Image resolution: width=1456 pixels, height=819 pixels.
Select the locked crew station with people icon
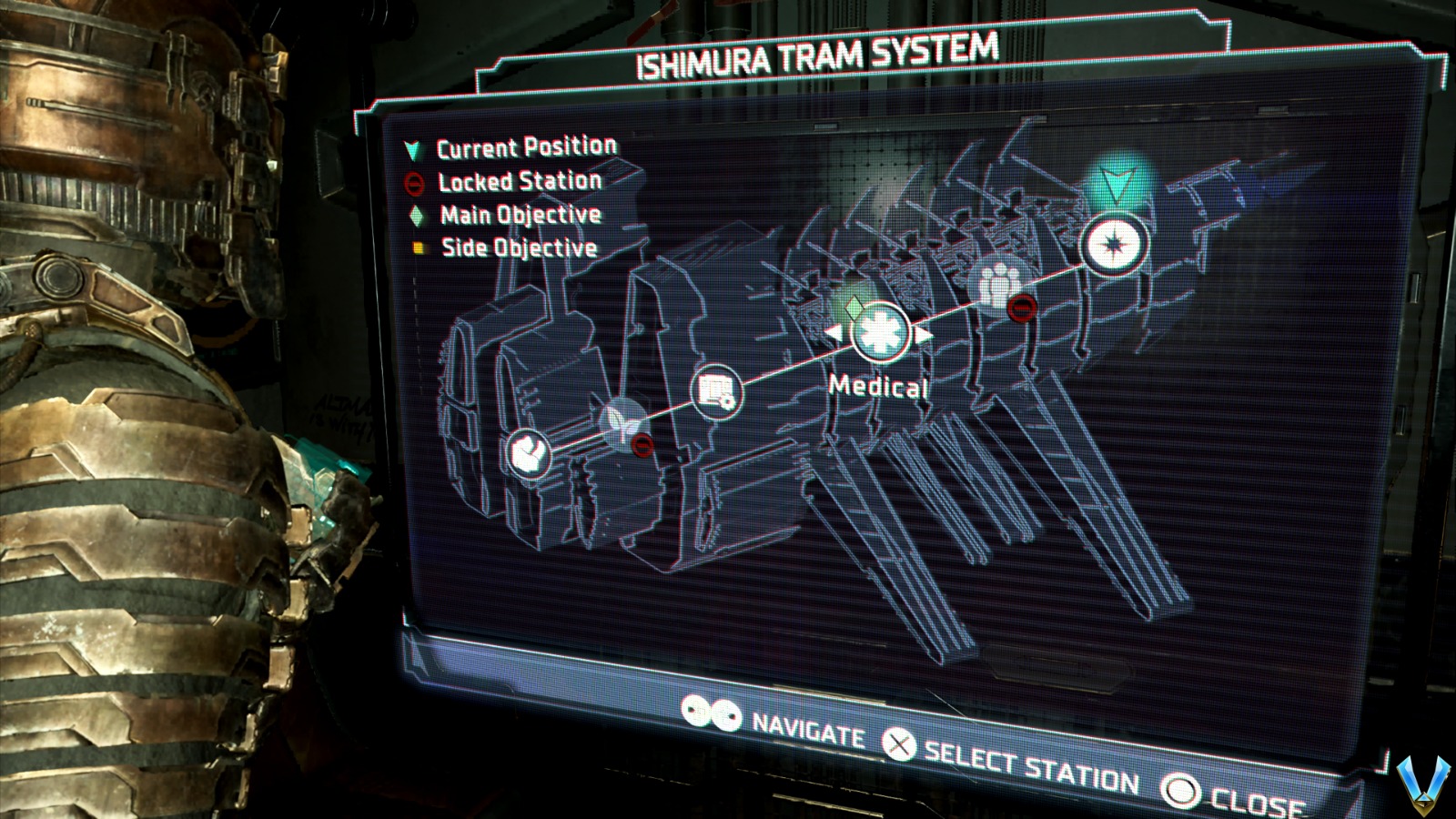pyautogui.click(x=999, y=283)
